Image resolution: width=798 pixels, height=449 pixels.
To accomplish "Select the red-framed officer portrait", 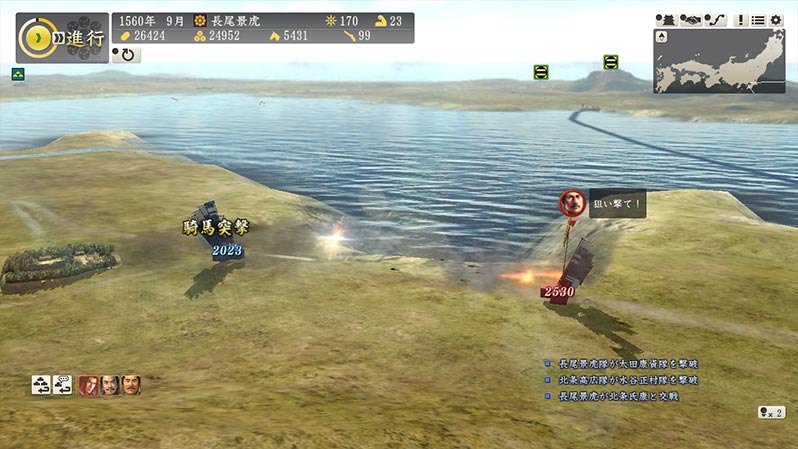I will click(x=89, y=384).
